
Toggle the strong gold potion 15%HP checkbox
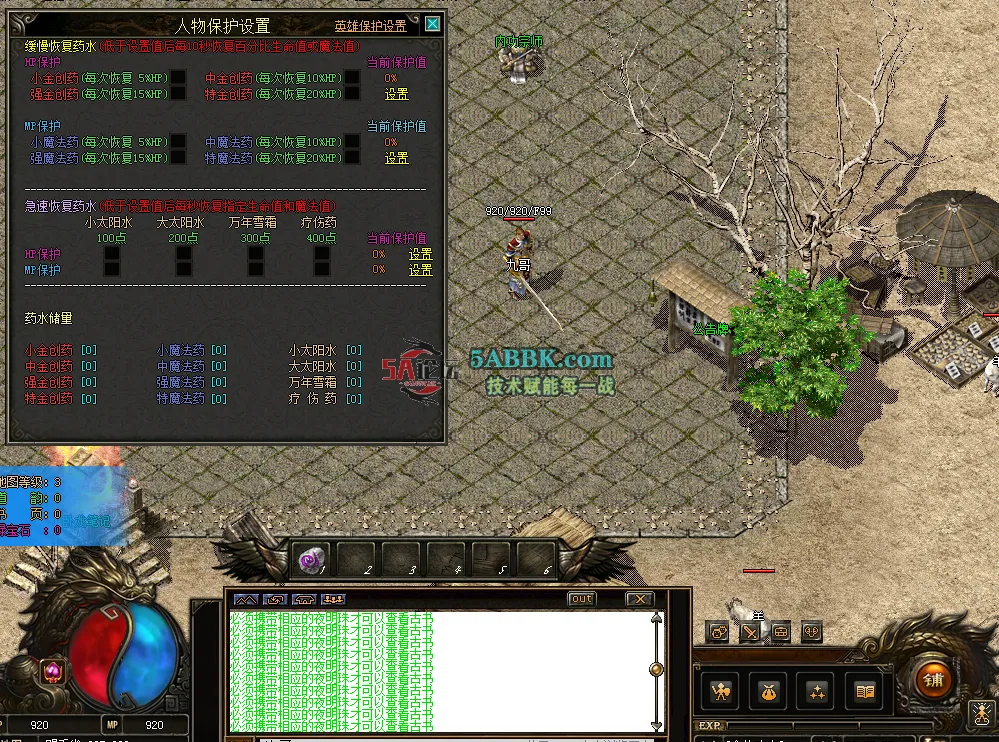point(178,94)
